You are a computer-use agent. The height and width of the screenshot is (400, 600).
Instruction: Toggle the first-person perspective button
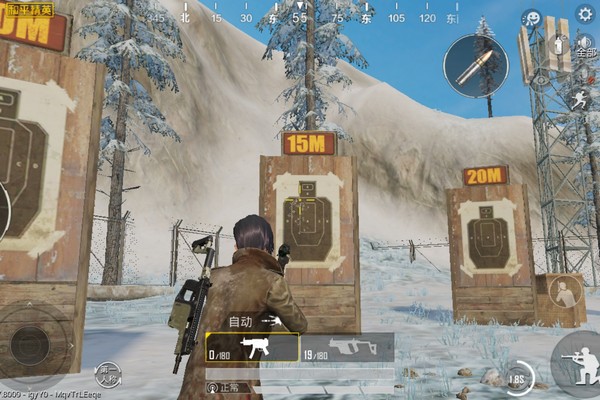point(109,375)
